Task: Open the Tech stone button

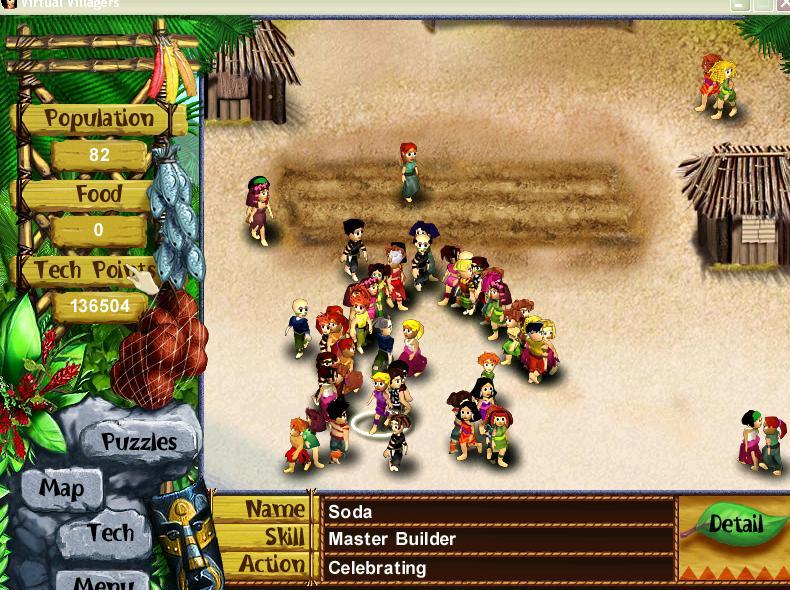Action: click(x=110, y=533)
